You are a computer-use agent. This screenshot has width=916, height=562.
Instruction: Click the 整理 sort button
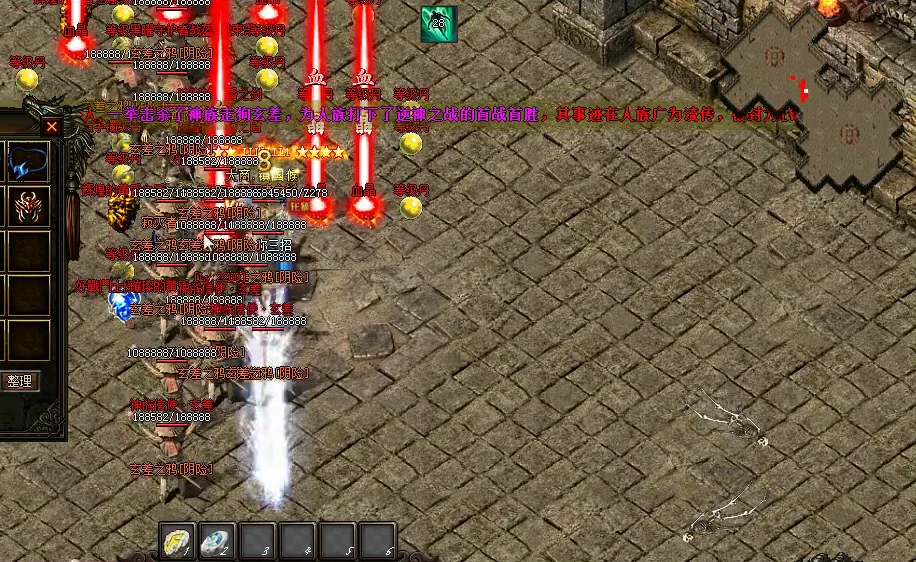[x=20, y=380]
